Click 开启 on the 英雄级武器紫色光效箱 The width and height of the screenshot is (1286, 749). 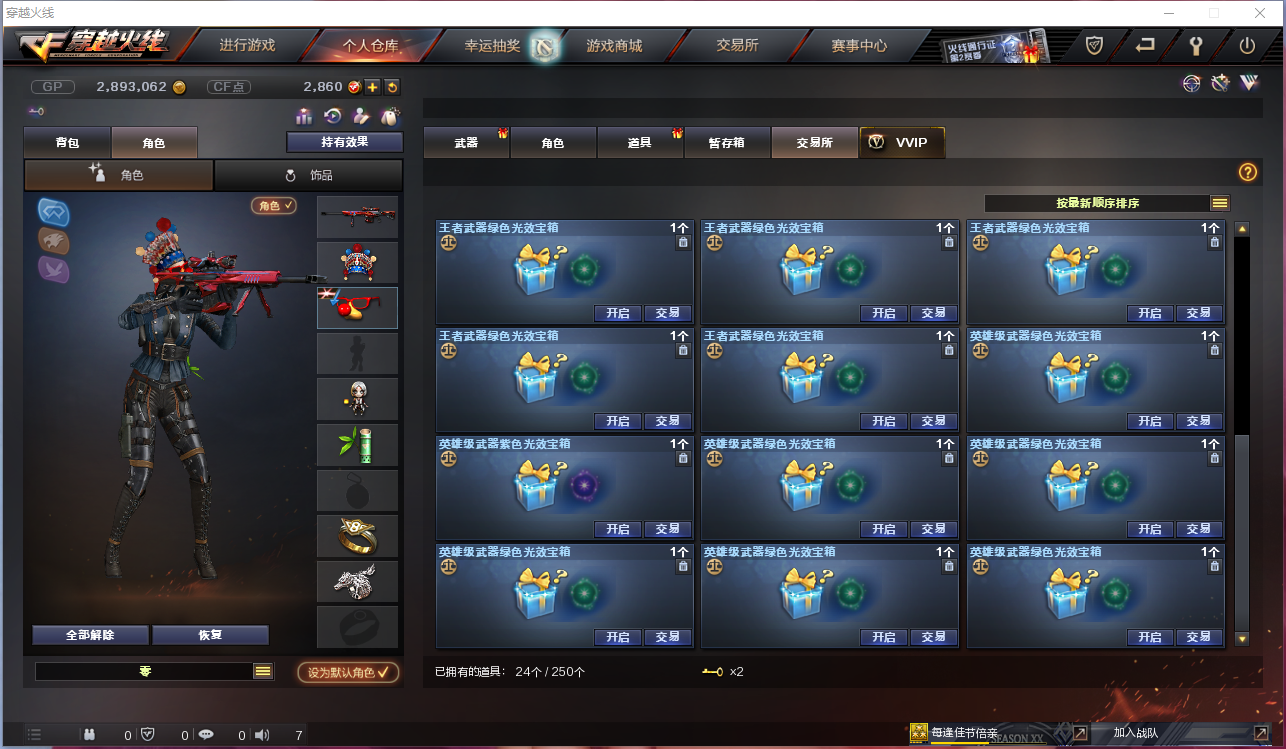(x=617, y=529)
